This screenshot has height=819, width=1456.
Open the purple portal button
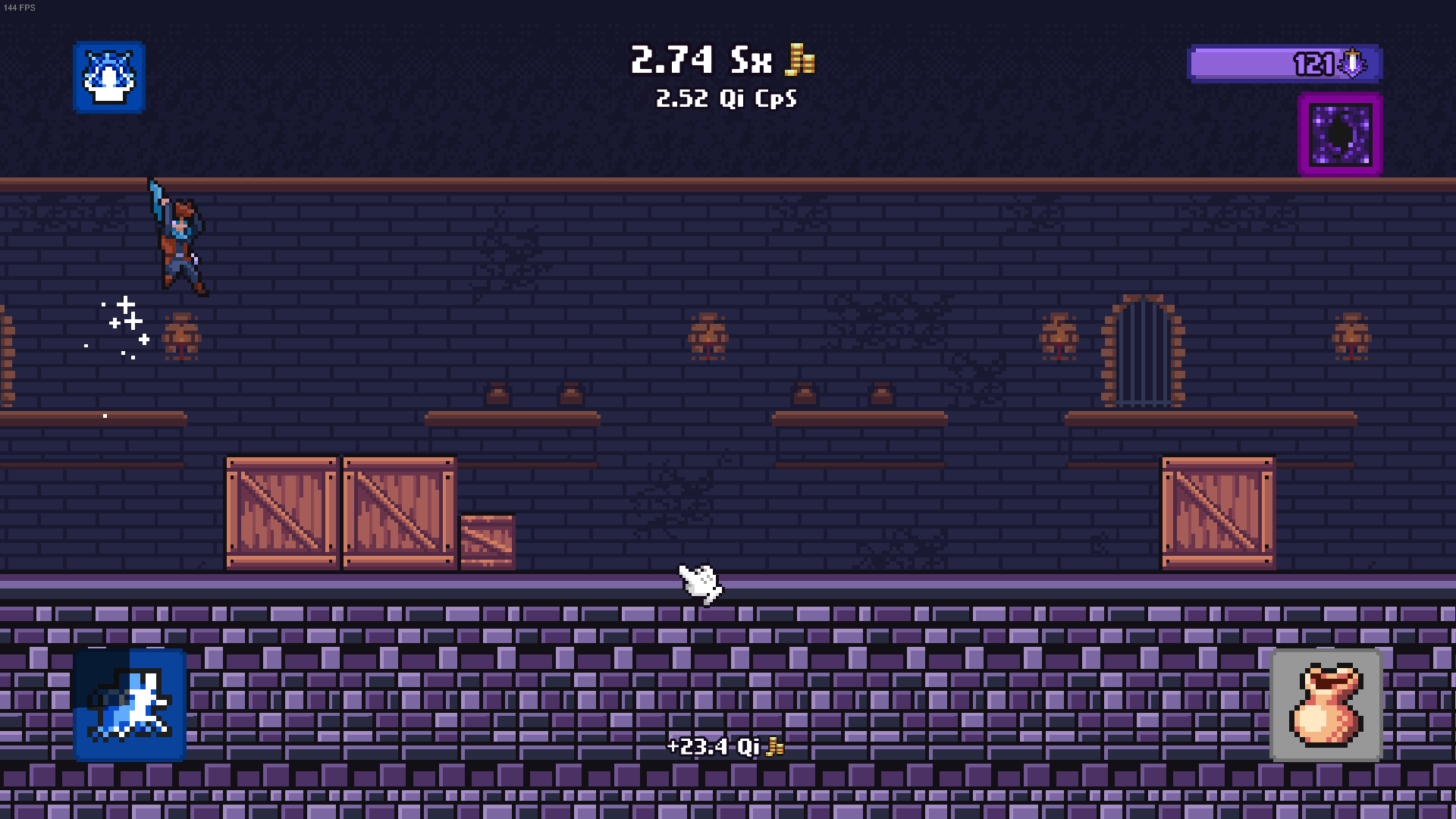(1340, 134)
